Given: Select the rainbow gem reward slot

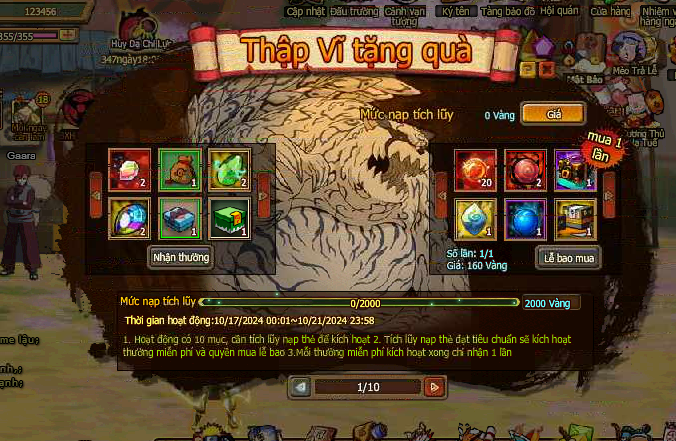Looking at the screenshot, I should coord(130,218).
